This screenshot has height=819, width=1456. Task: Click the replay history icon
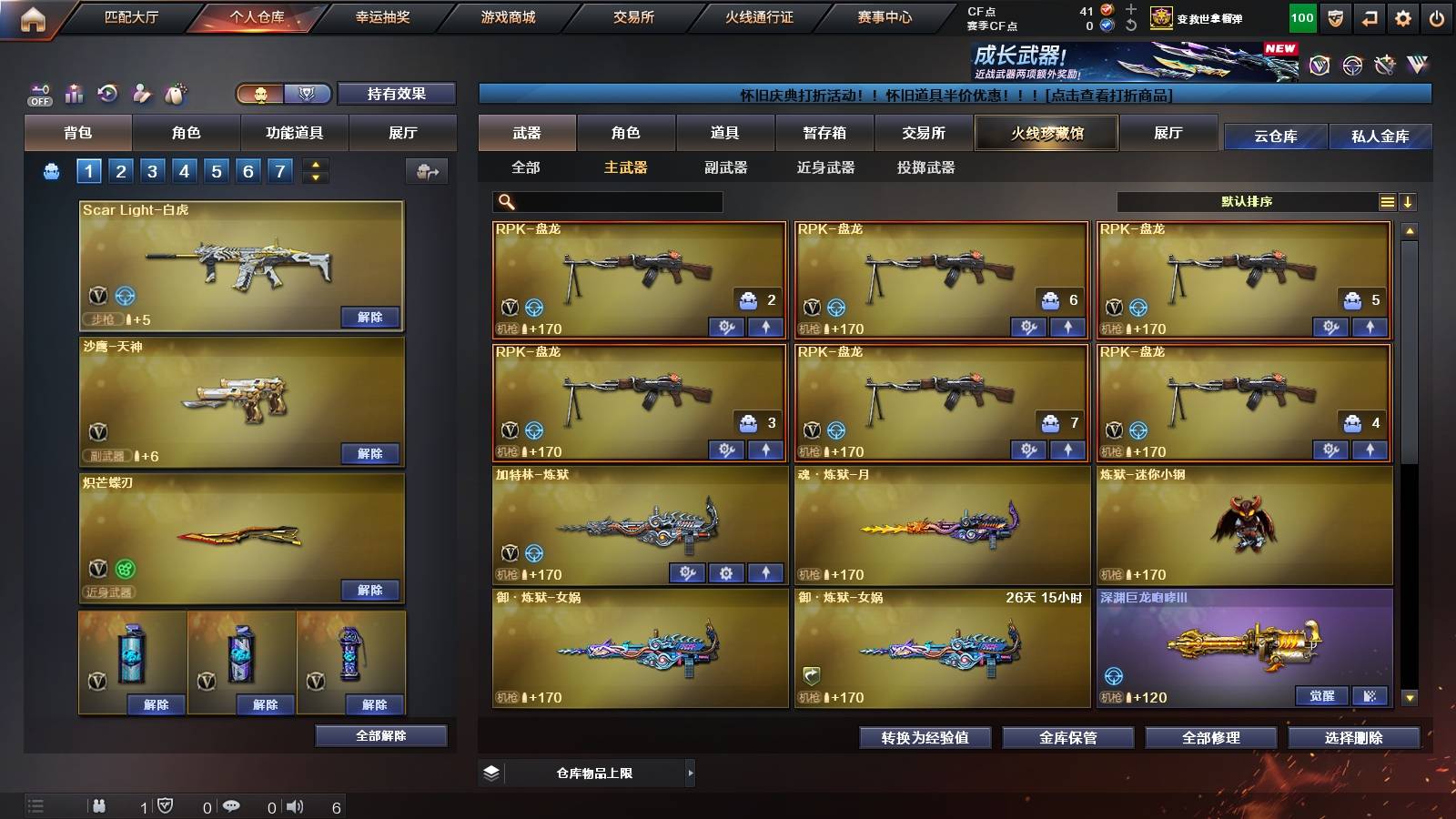point(107,92)
